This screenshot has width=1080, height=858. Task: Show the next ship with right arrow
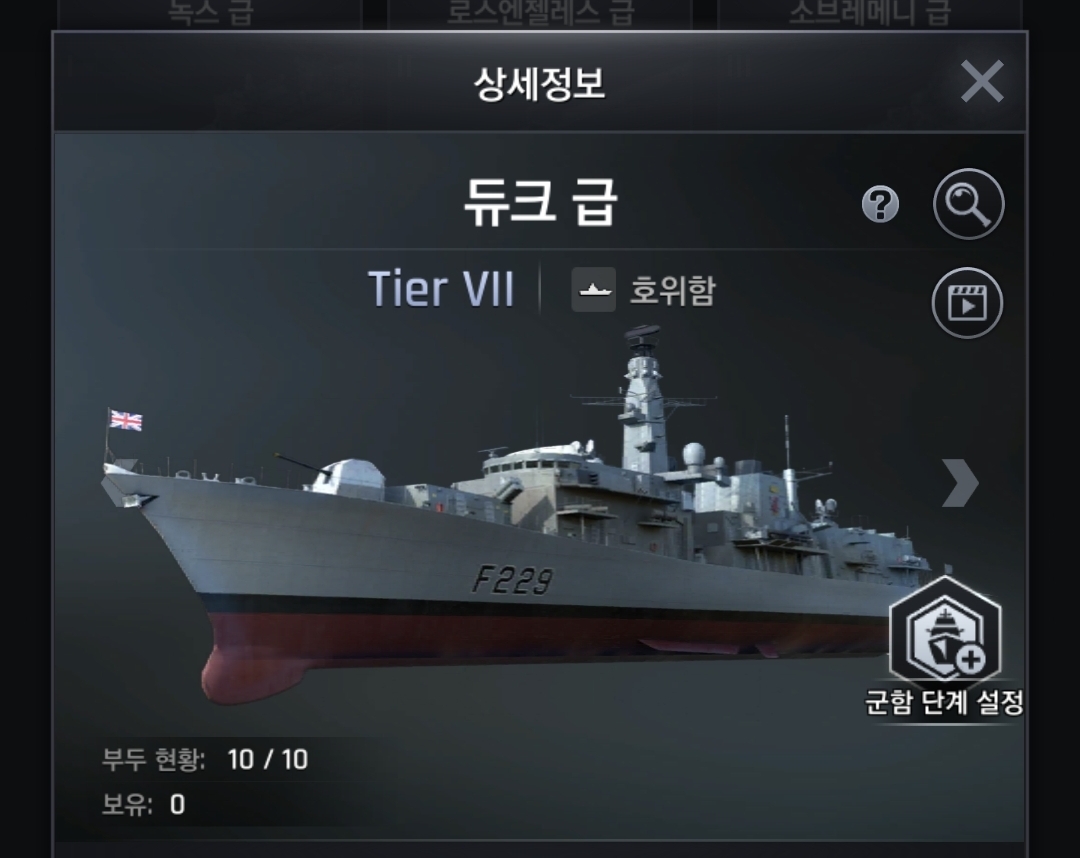959,483
